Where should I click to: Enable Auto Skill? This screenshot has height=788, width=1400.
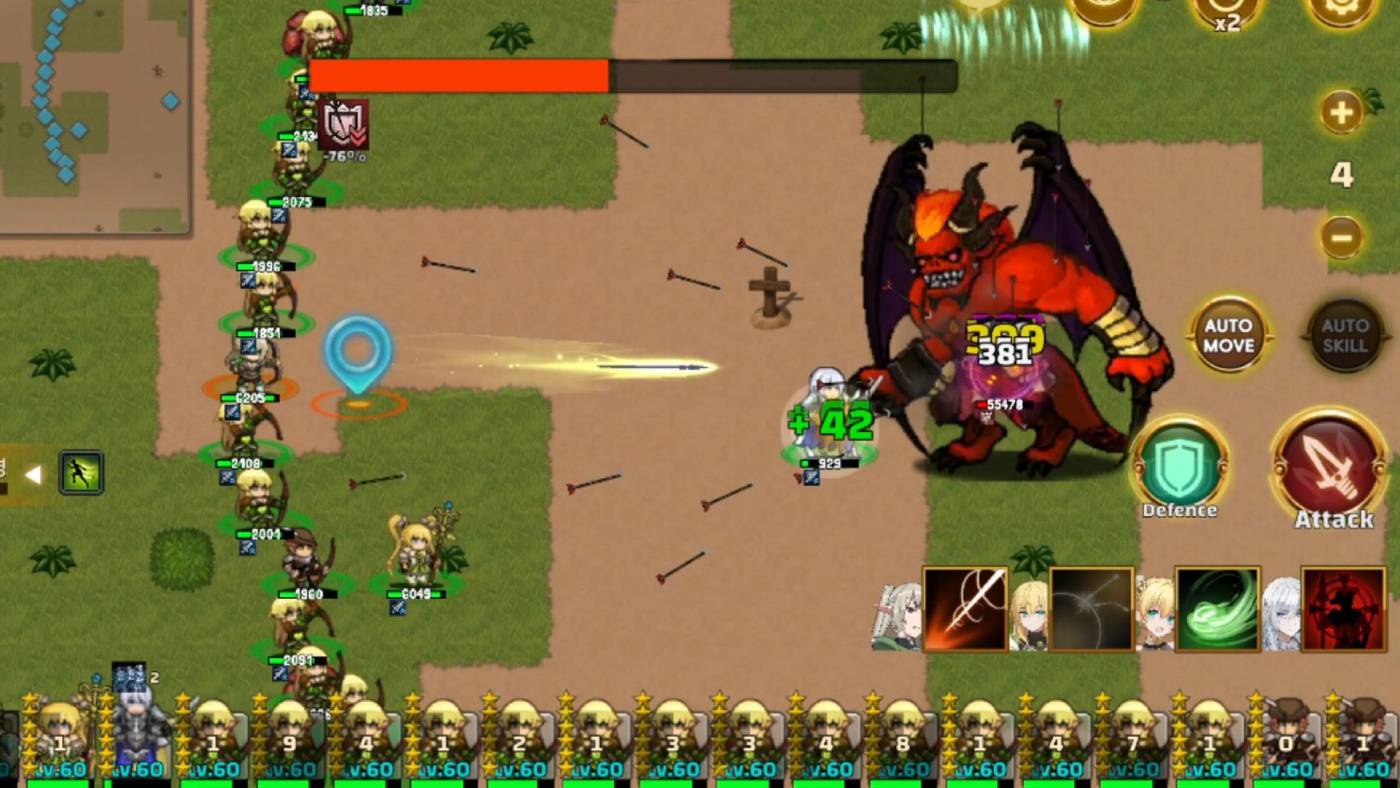[x=1344, y=335]
